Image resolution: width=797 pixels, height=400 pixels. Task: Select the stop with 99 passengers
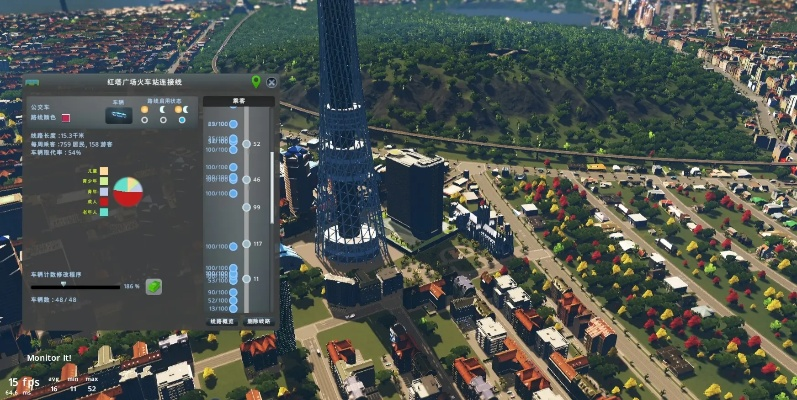(x=233, y=207)
